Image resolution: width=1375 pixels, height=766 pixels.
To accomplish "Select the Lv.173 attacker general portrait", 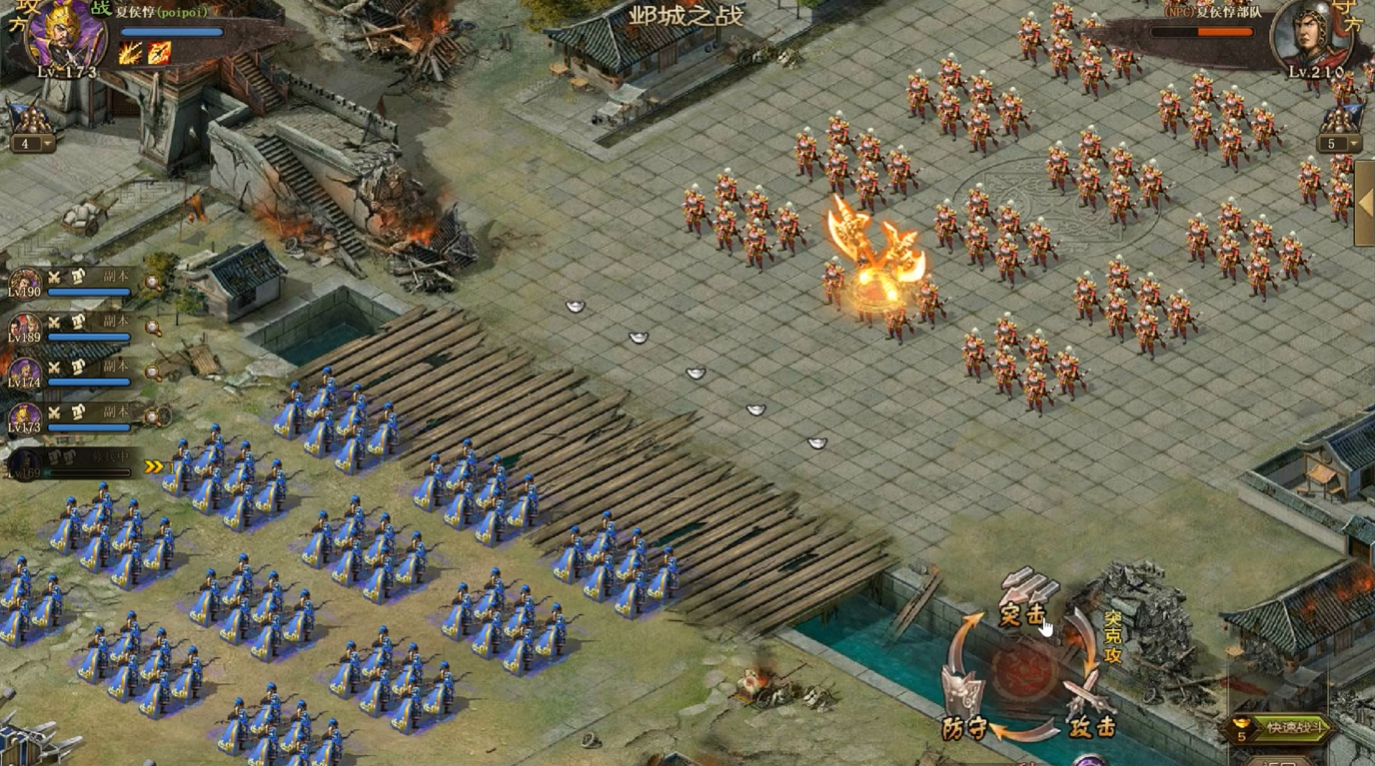I will pos(66,36).
